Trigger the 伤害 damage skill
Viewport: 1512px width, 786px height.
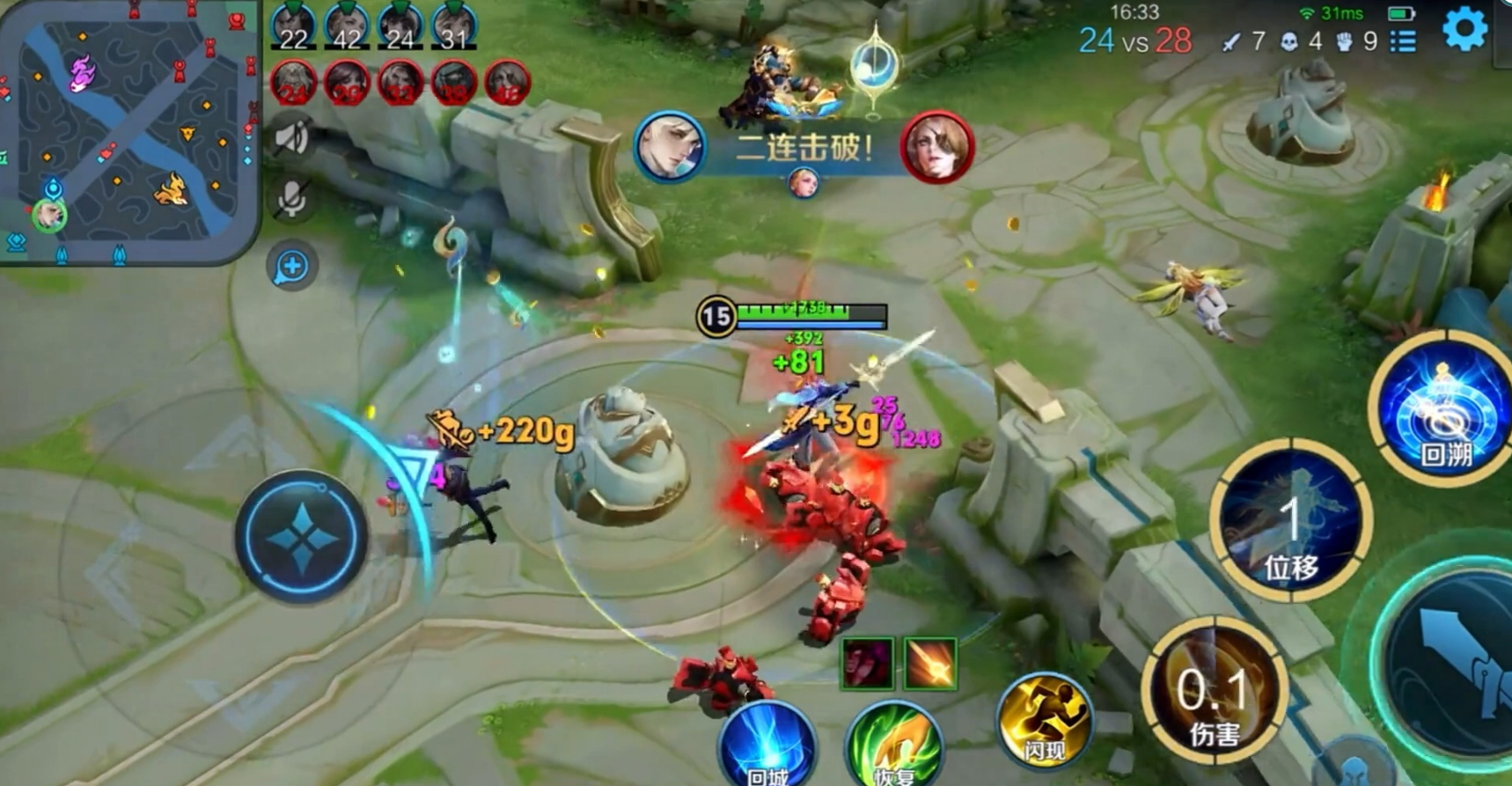(1215, 695)
